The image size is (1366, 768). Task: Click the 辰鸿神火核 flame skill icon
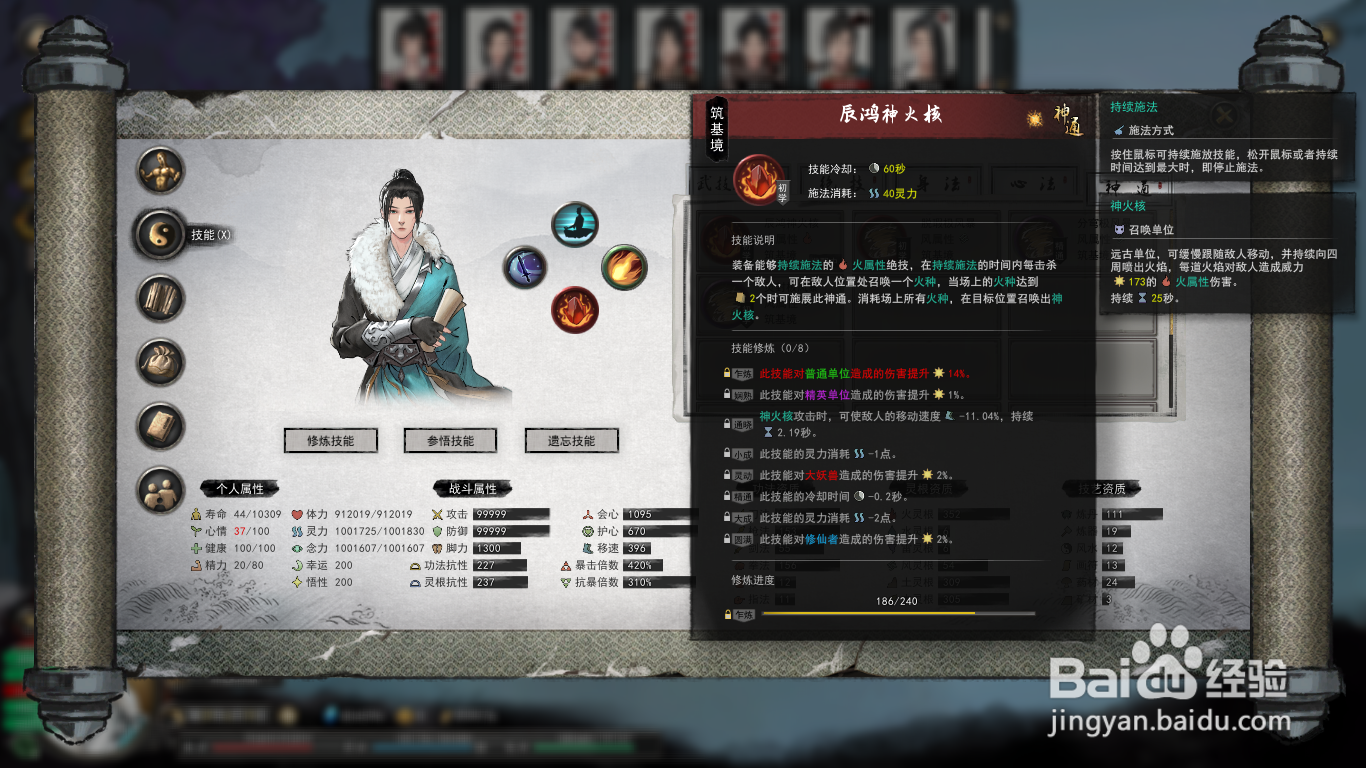[x=758, y=180]
